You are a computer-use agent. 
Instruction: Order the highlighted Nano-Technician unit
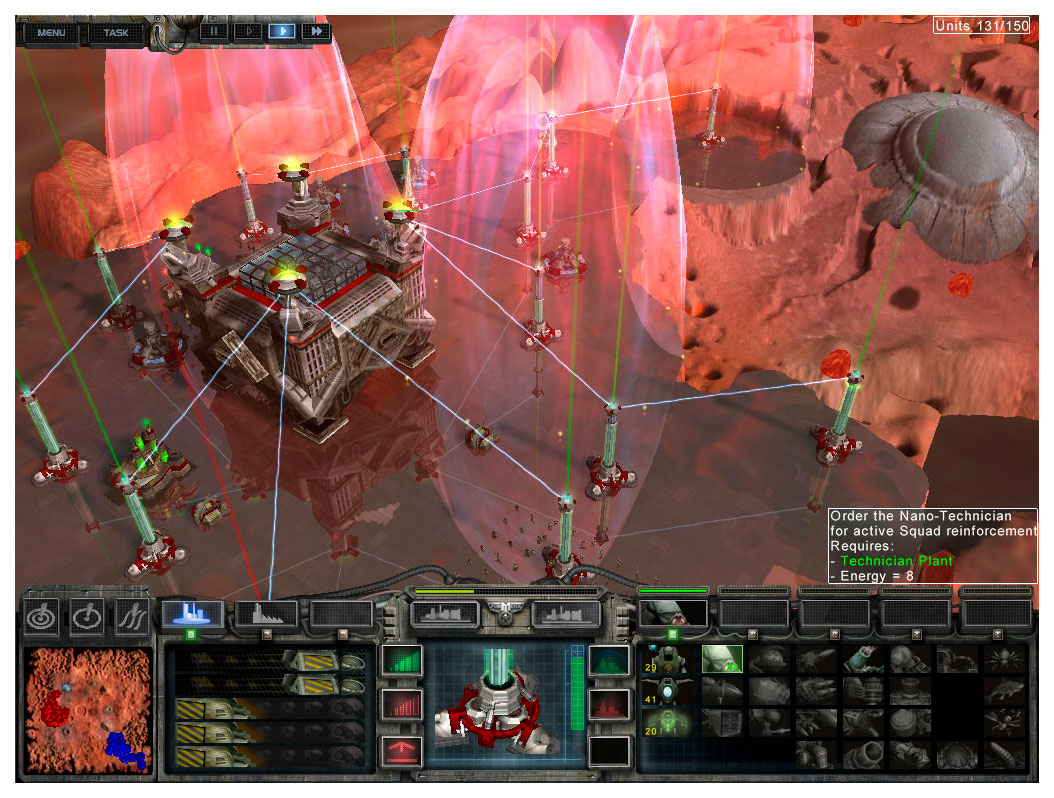(721, 658)
